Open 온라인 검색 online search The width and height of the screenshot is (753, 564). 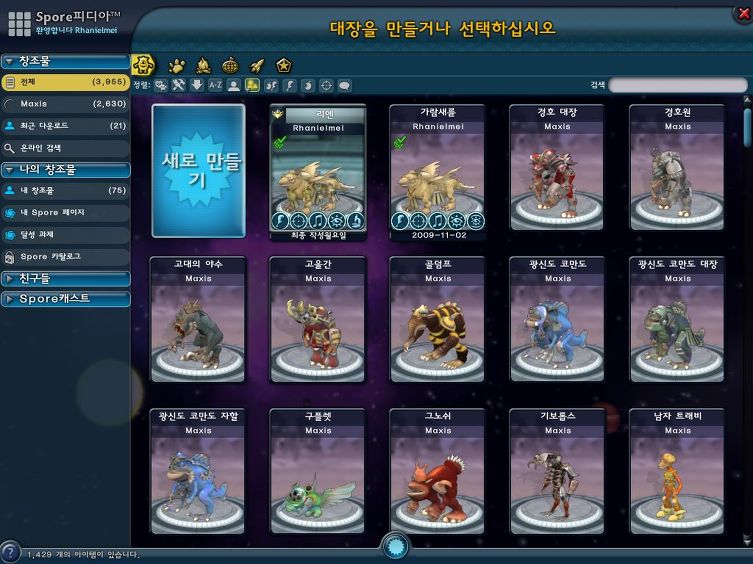(65, 147)
